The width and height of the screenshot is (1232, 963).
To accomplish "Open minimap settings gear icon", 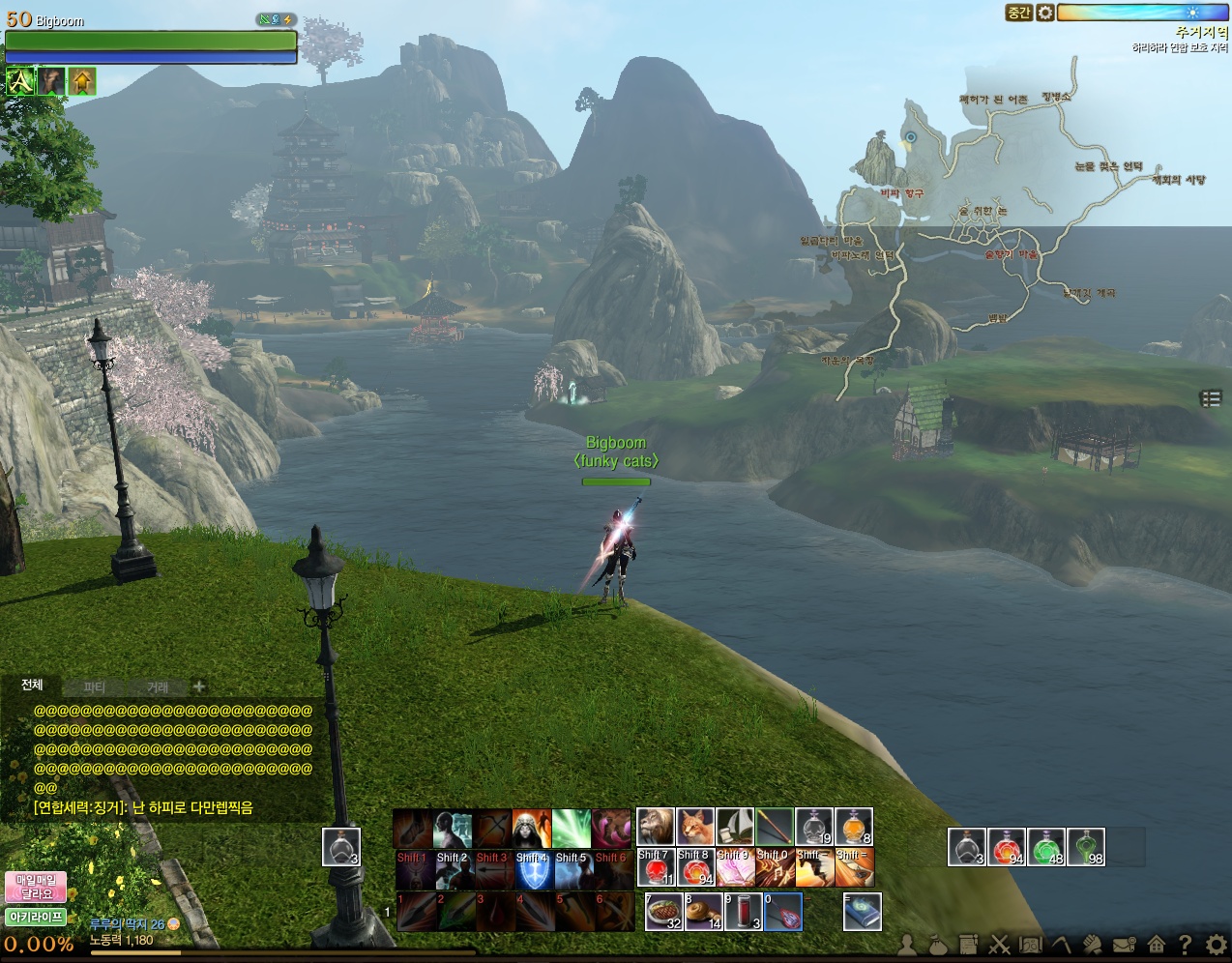I will tap(1045, 13).
